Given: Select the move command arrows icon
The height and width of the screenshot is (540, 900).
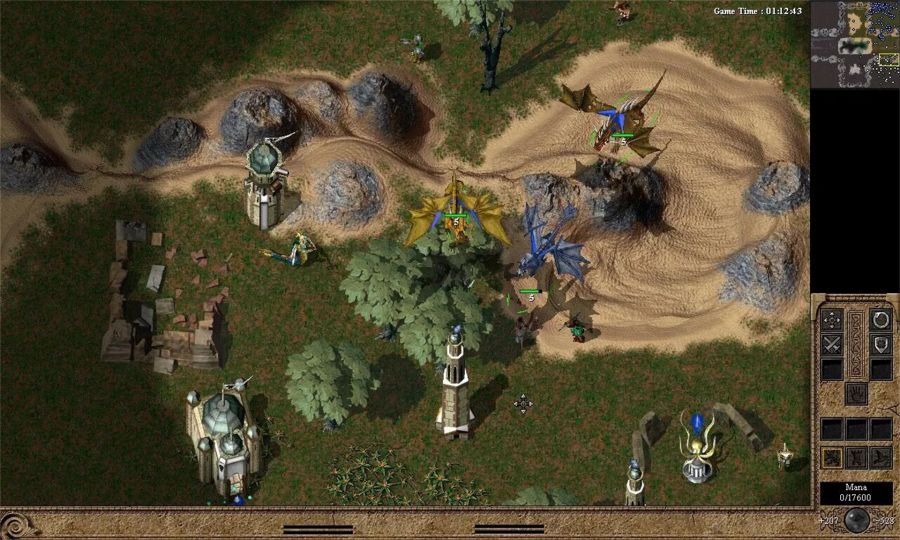Looking at the screenshot, I should [x=831, y=320].
